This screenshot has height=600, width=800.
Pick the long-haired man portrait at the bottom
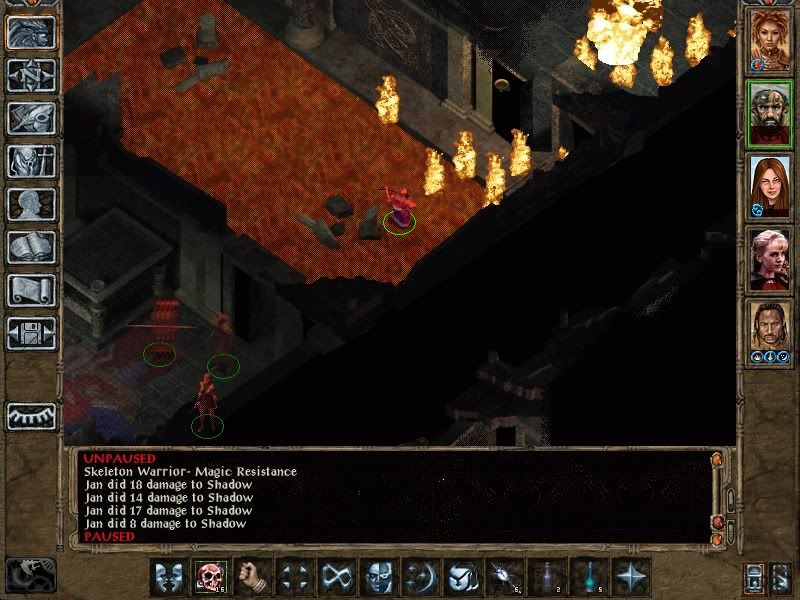pos(769,333)
